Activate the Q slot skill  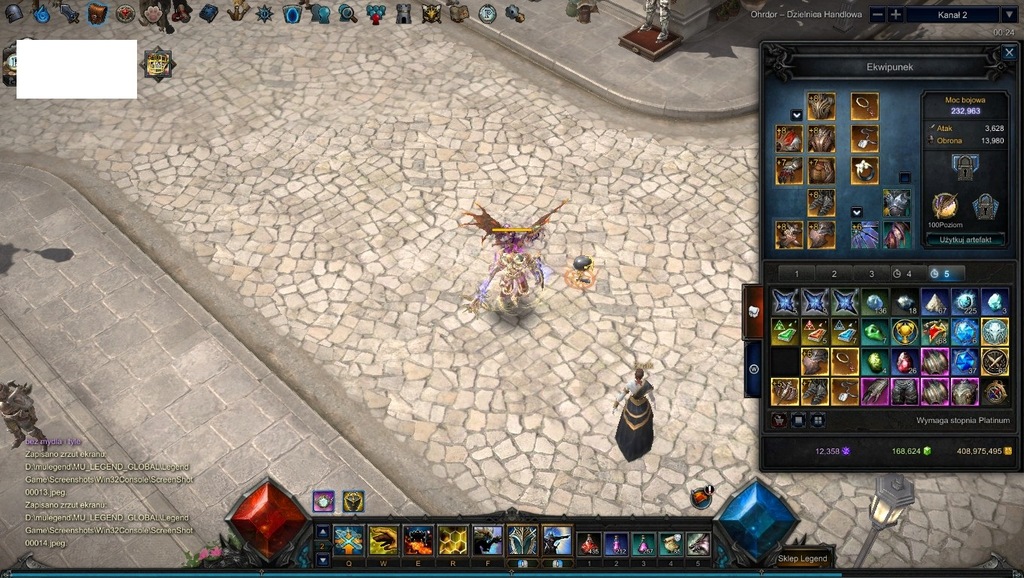tap(348, 540)
